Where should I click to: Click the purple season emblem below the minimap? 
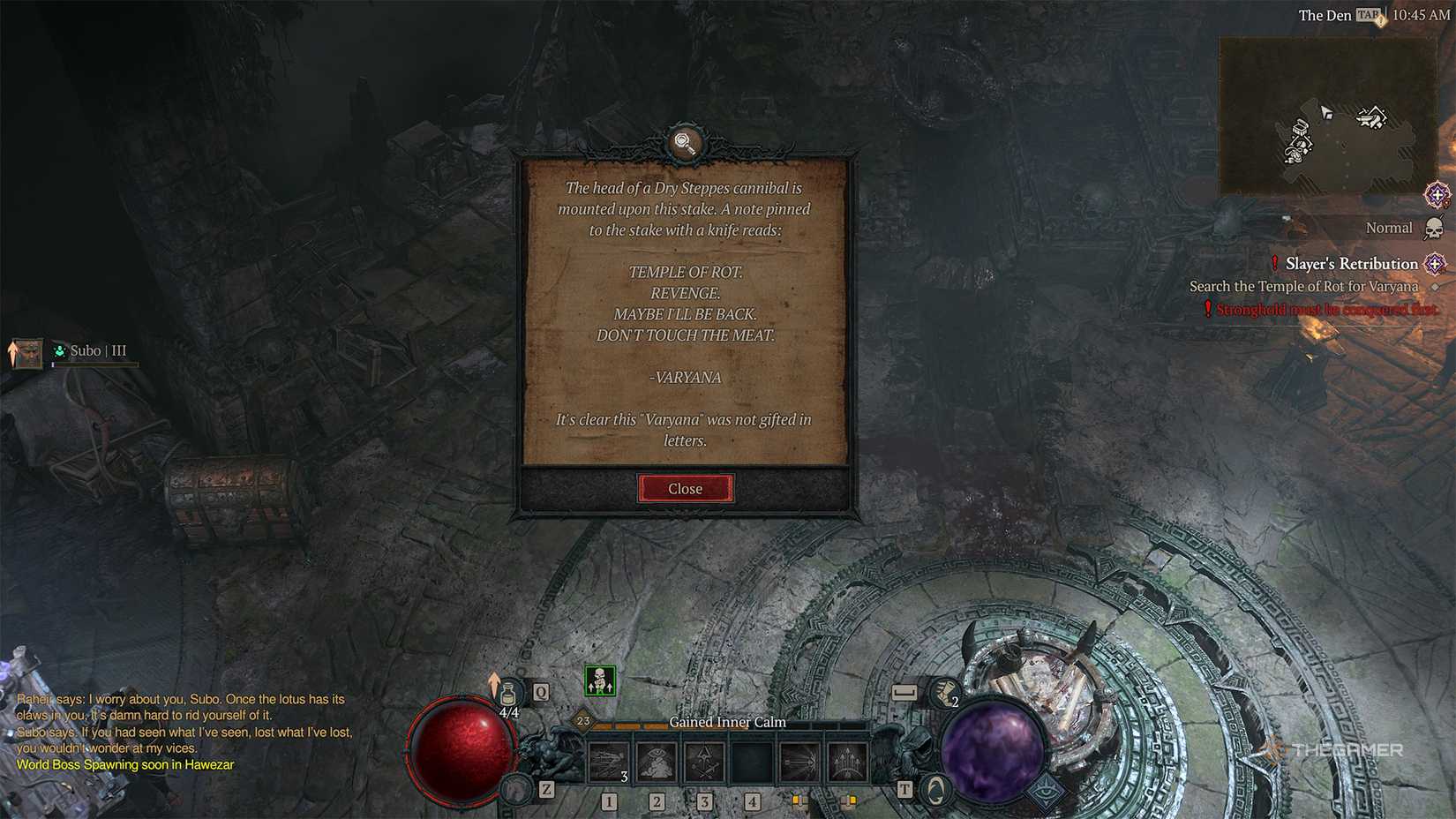[1437, 195]
